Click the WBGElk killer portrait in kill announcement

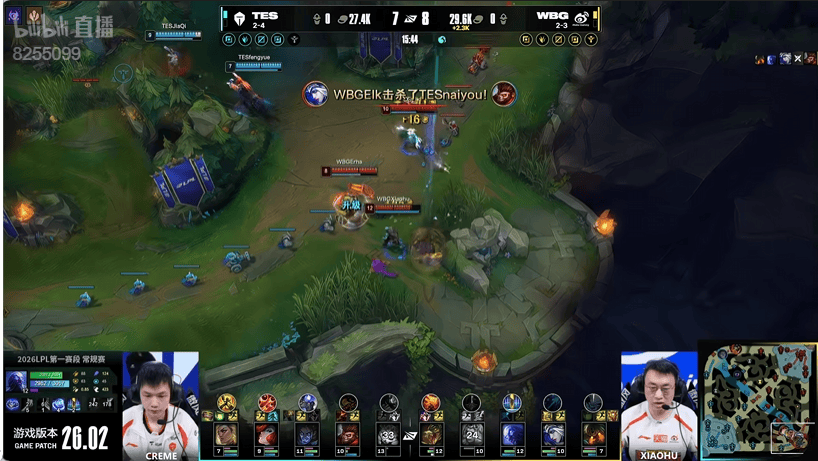point(316,94)
